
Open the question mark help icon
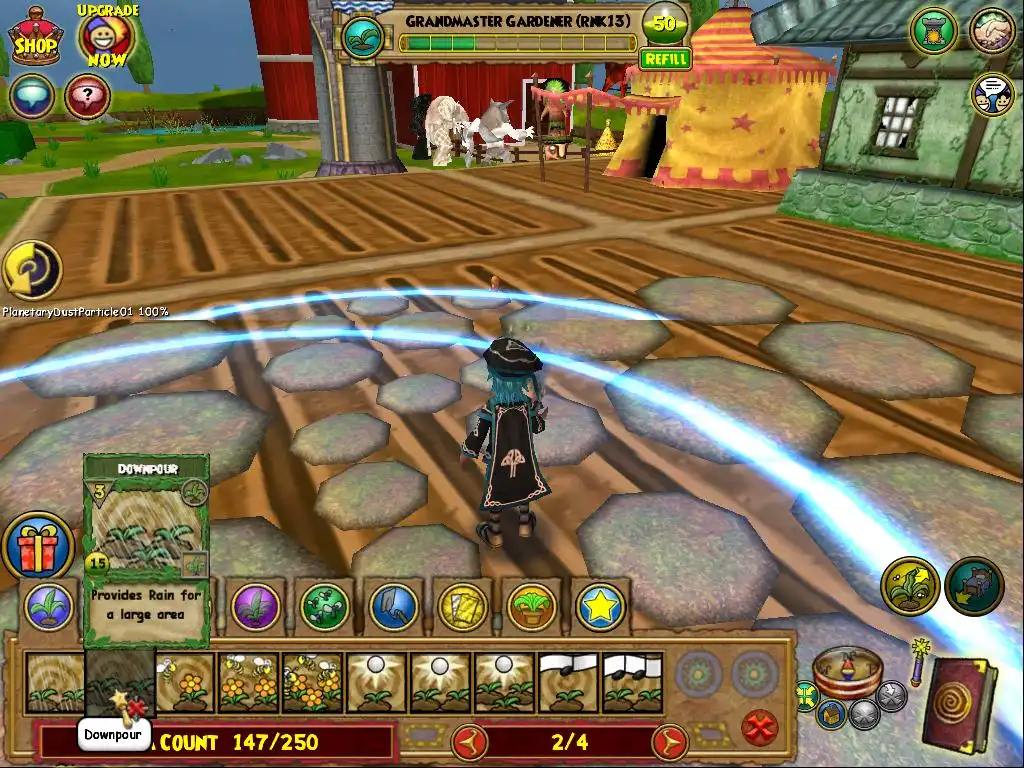point(87,97)
